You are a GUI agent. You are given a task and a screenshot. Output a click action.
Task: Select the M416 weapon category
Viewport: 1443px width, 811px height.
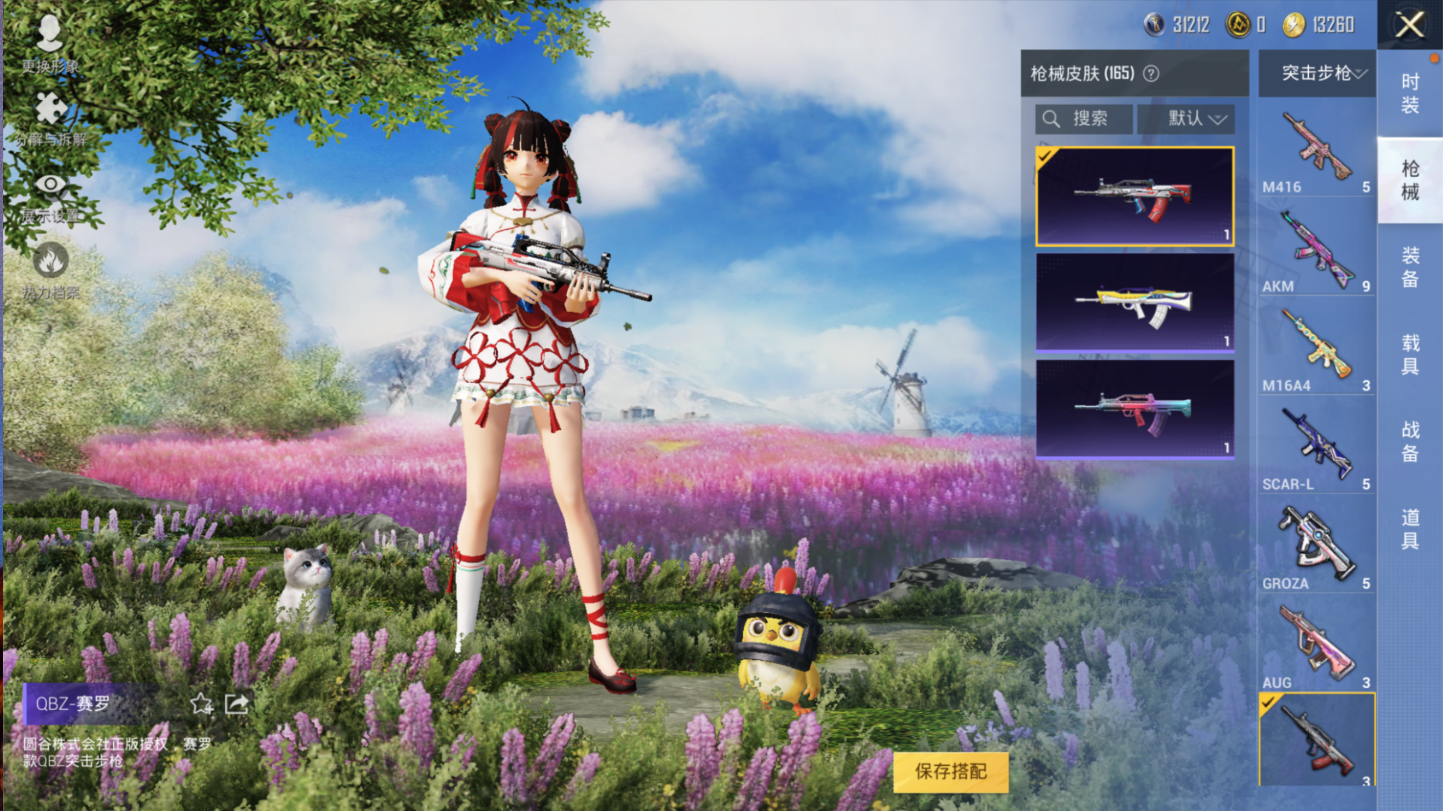tap(1316, 152)
